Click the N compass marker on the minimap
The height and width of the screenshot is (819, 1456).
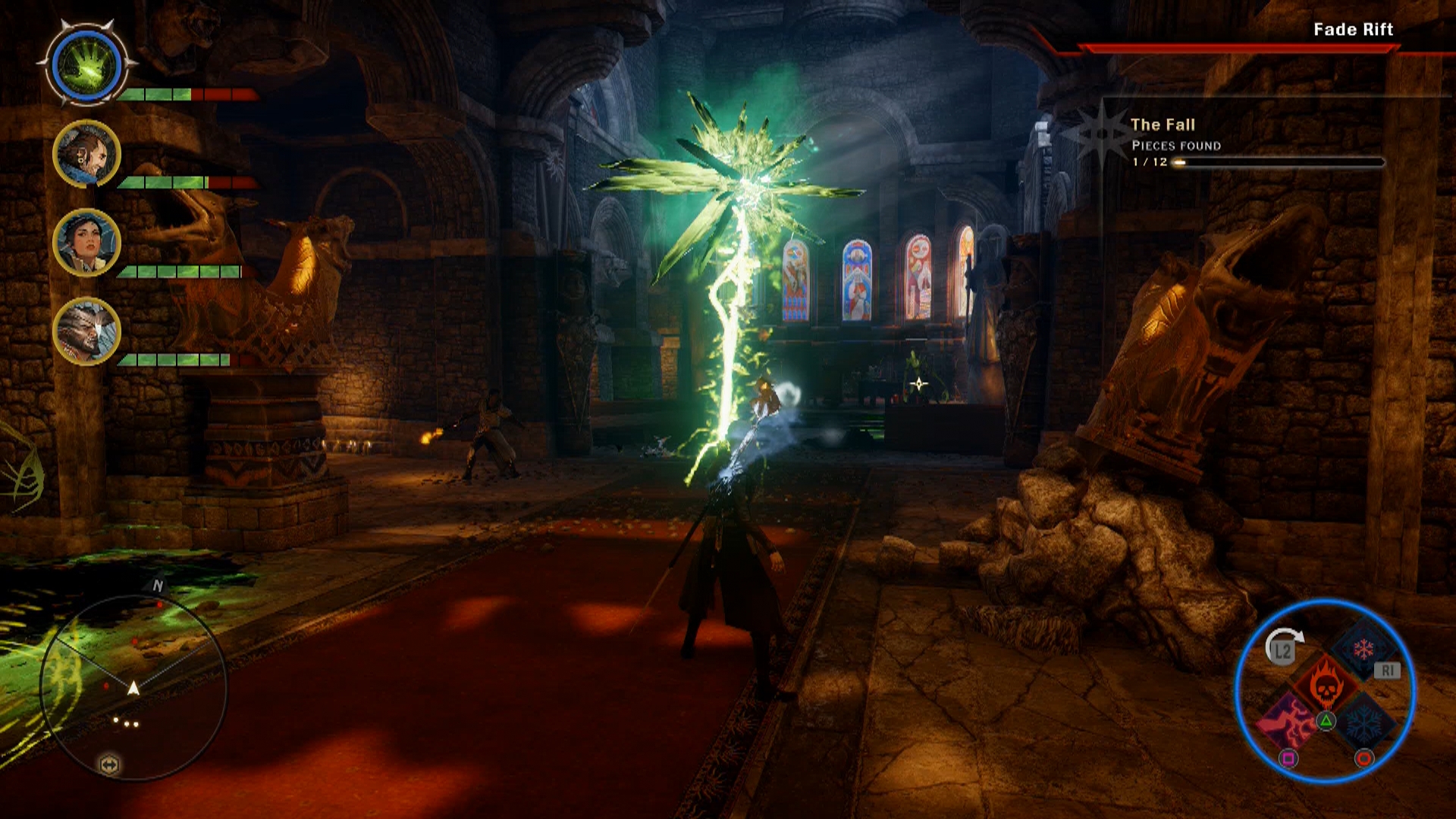[157, 585]
